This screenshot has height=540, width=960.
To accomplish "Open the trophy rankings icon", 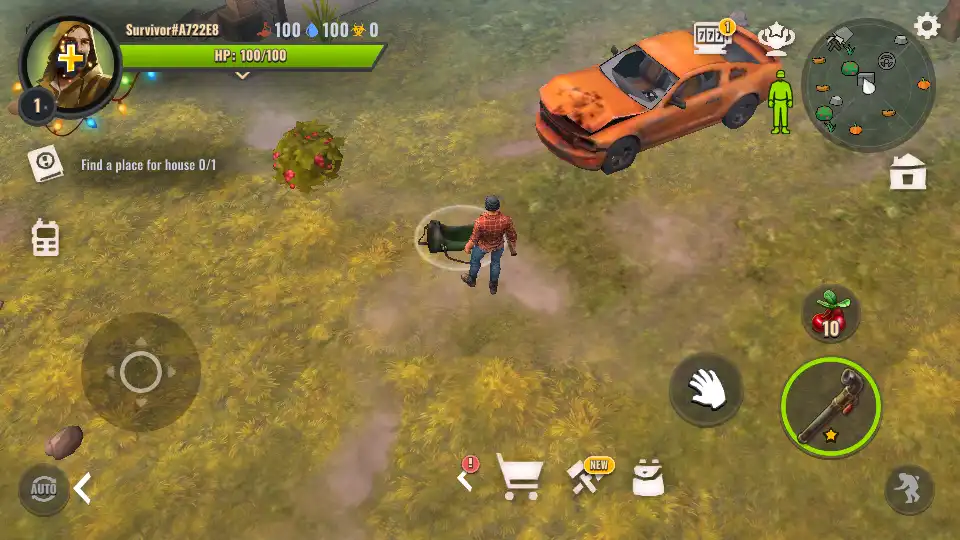I will (x=775, y=41).
